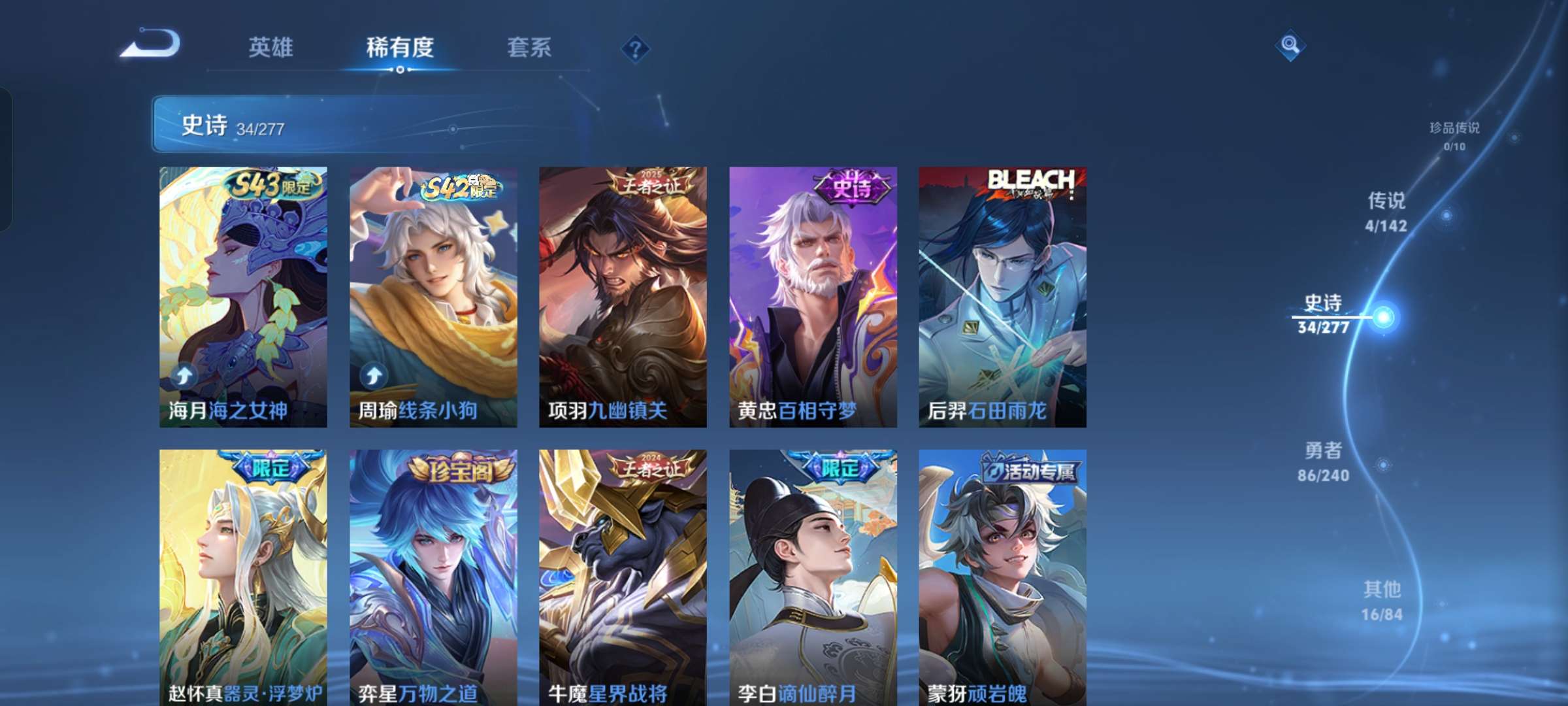
Task: Jump to the 勇者 rarity section
Action: tap(1323, 461)
